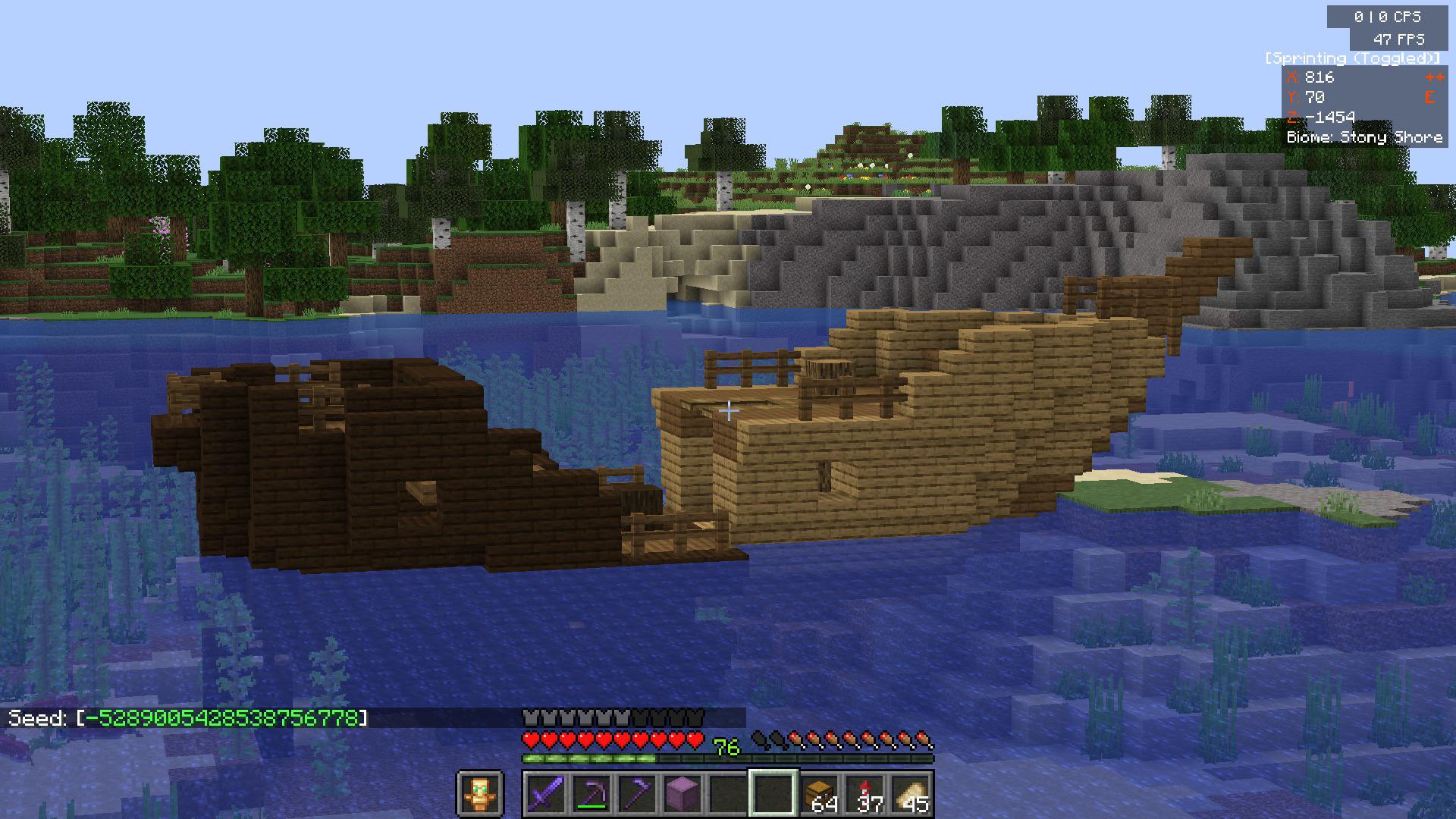The width and height of the screenshot is (1456, 819).
Task: Click the ++ chunk indicator
Action: tap(1433, 77)
